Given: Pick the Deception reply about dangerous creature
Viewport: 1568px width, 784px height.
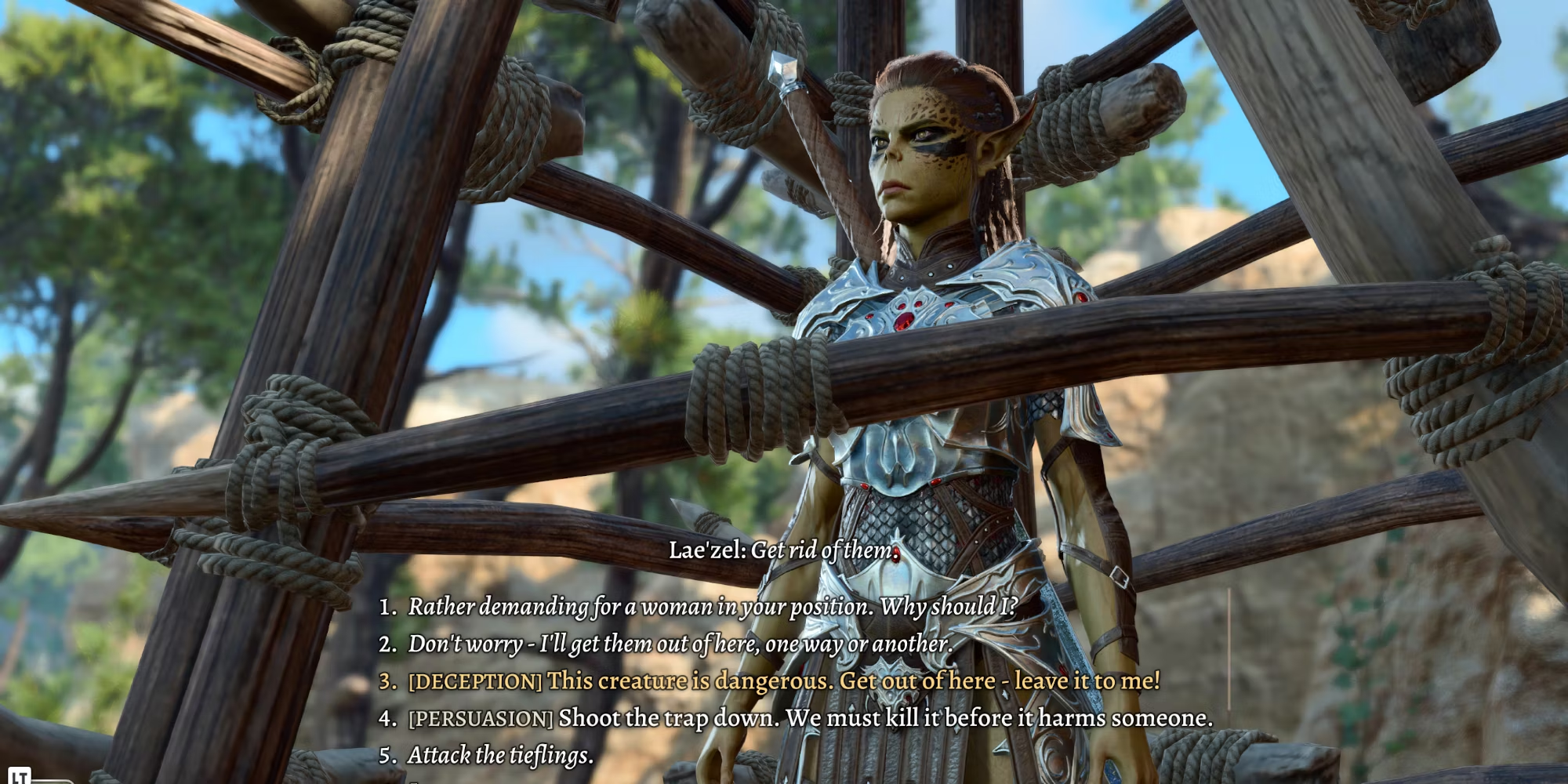Looking at the screenshot, I should click(x=782, y=681).
